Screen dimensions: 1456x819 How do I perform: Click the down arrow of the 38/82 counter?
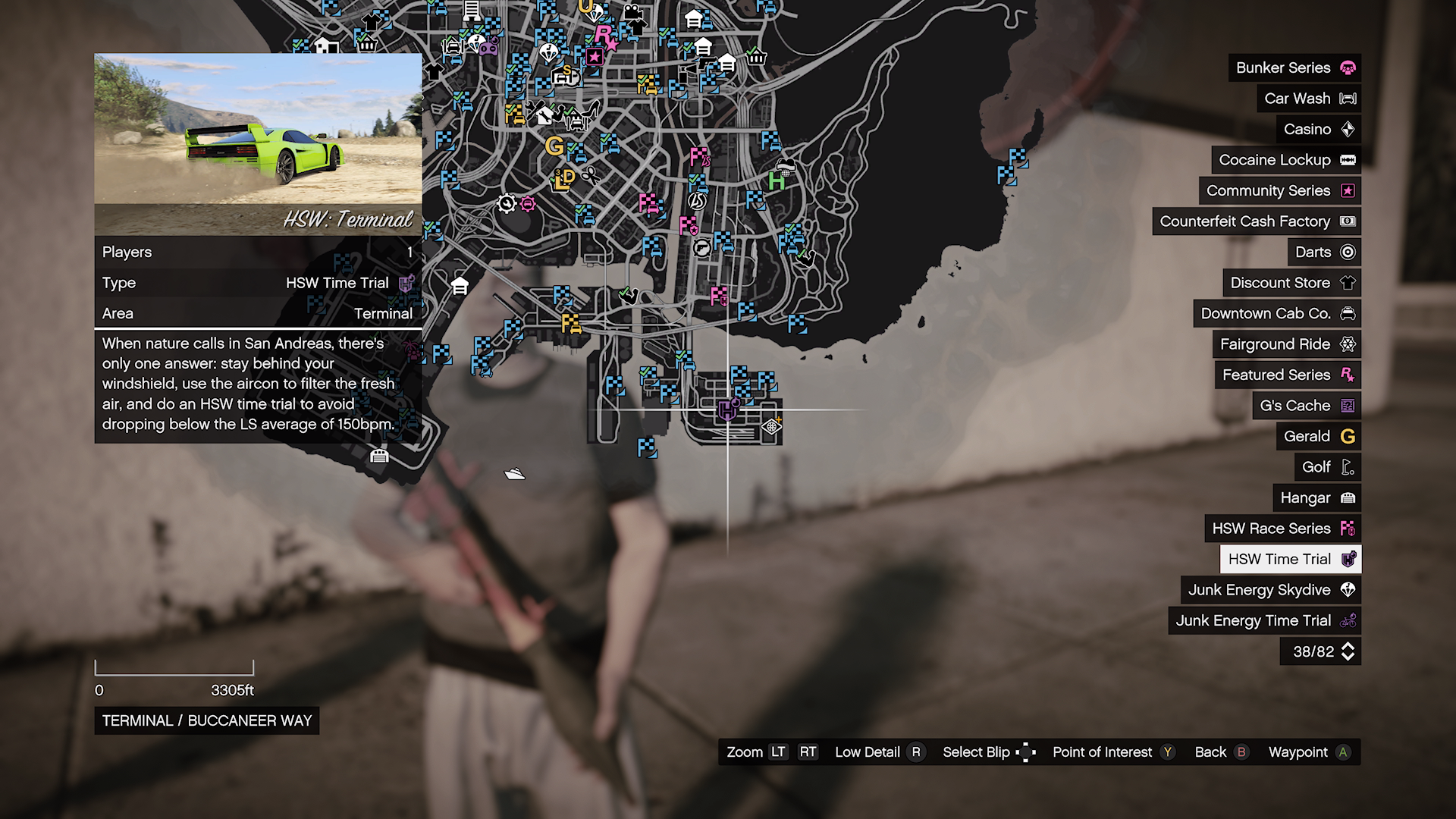point(1348,655)
